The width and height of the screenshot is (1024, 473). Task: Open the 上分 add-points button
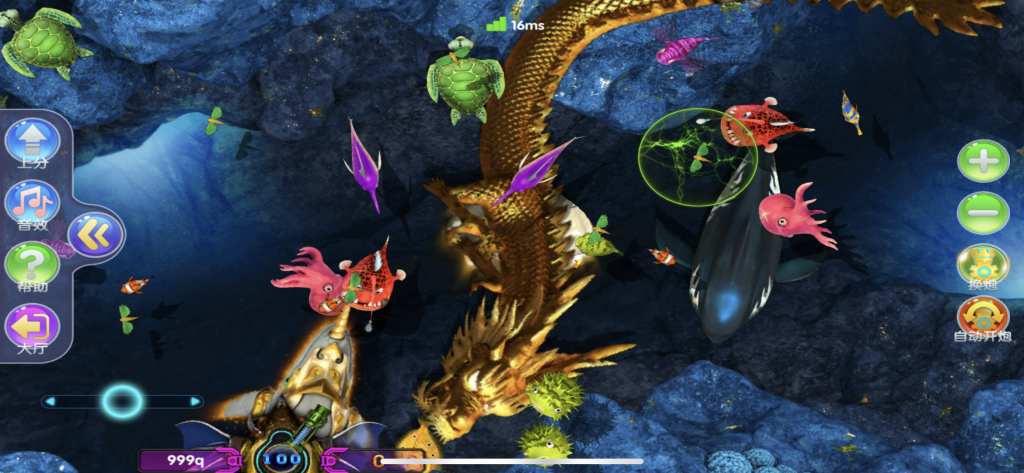32,142
